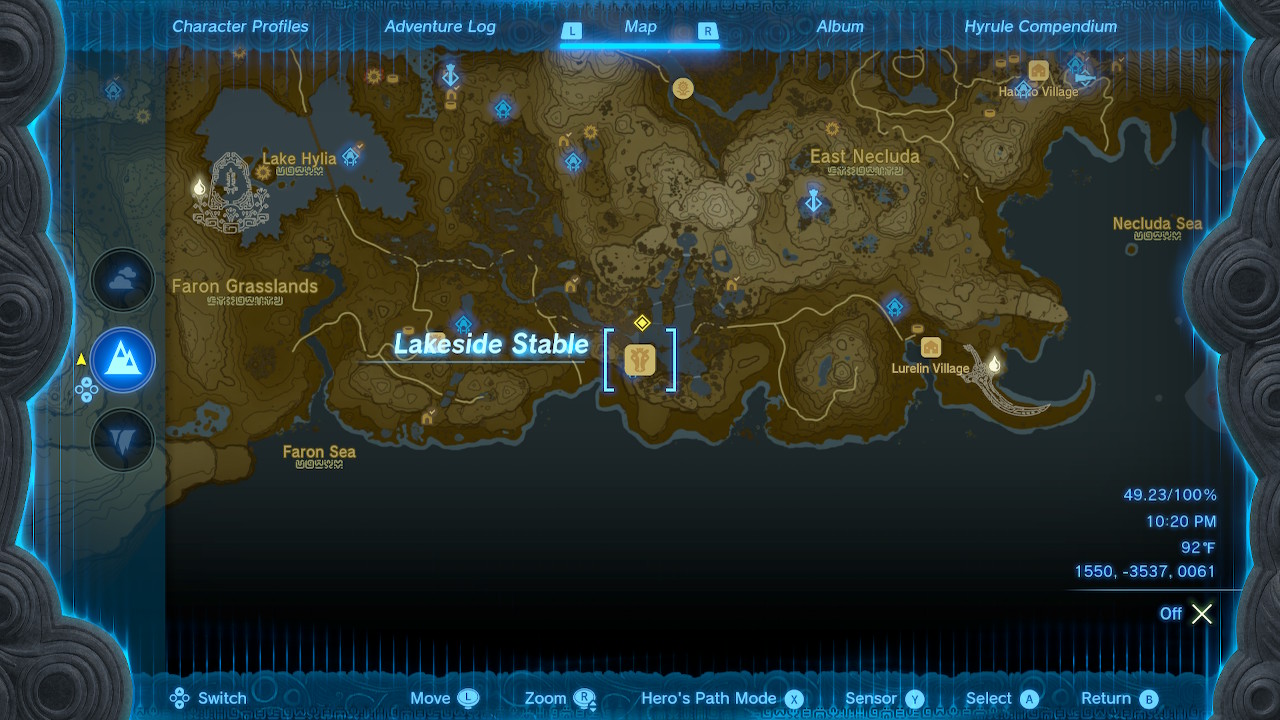Image resolution: width=1280 pixels, height=720 pixels.
Task: Select the yellow destination pin above Lakeside Stable
Action: click(x=643, y=324)
